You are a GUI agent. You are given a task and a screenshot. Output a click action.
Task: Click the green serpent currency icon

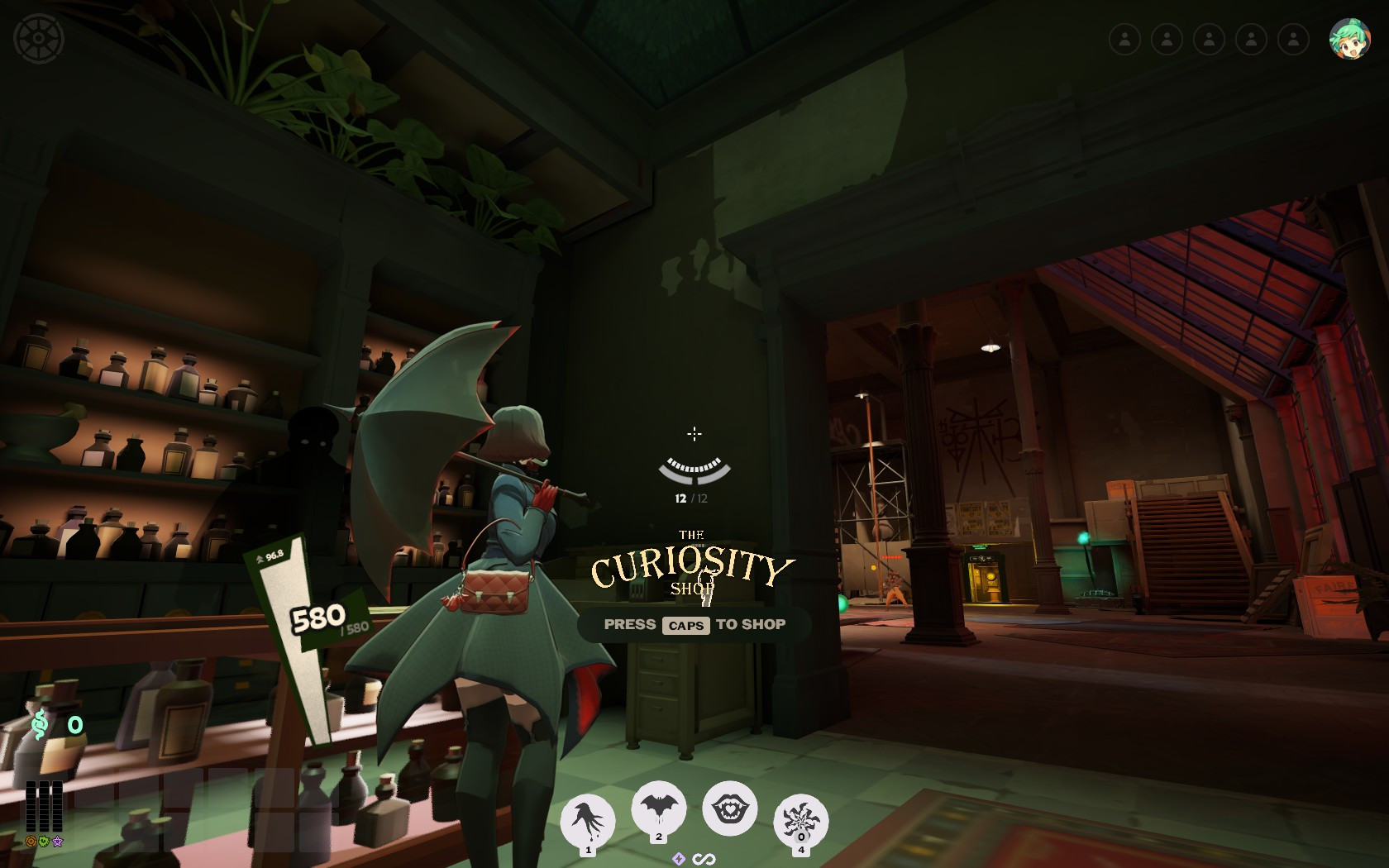click(x=39, y=723)
